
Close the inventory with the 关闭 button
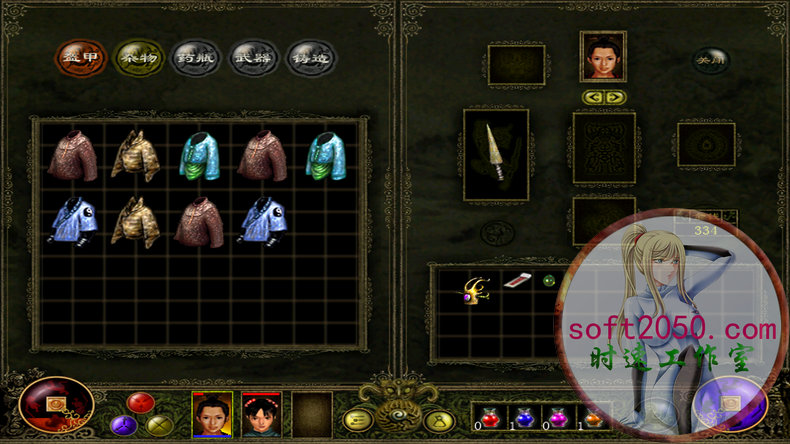[709, 58]
